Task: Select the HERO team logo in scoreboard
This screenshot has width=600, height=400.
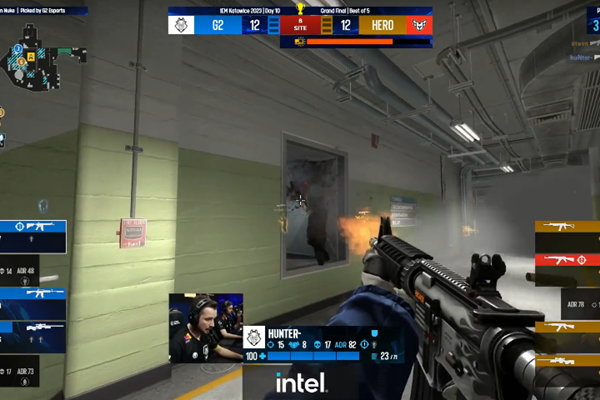Action: click(x=418, y=25)
